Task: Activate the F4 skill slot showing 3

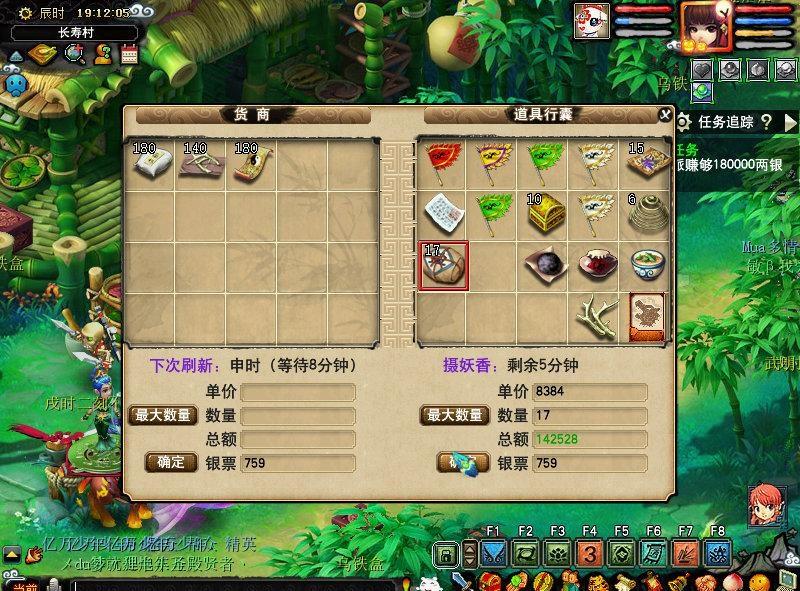Action: pyautogui.click(x=589, y=553)
